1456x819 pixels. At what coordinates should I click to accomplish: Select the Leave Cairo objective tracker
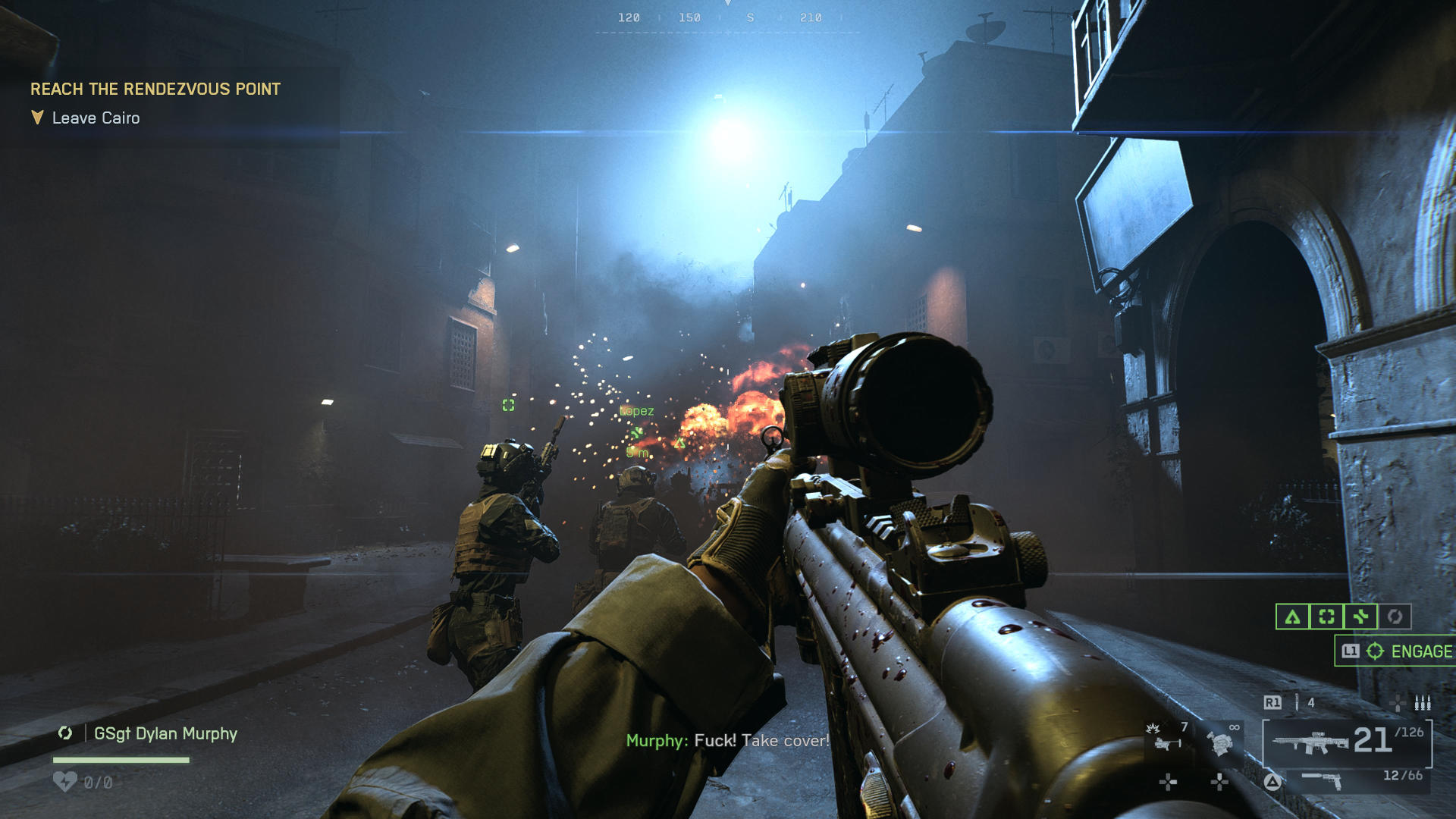point(96,118)
